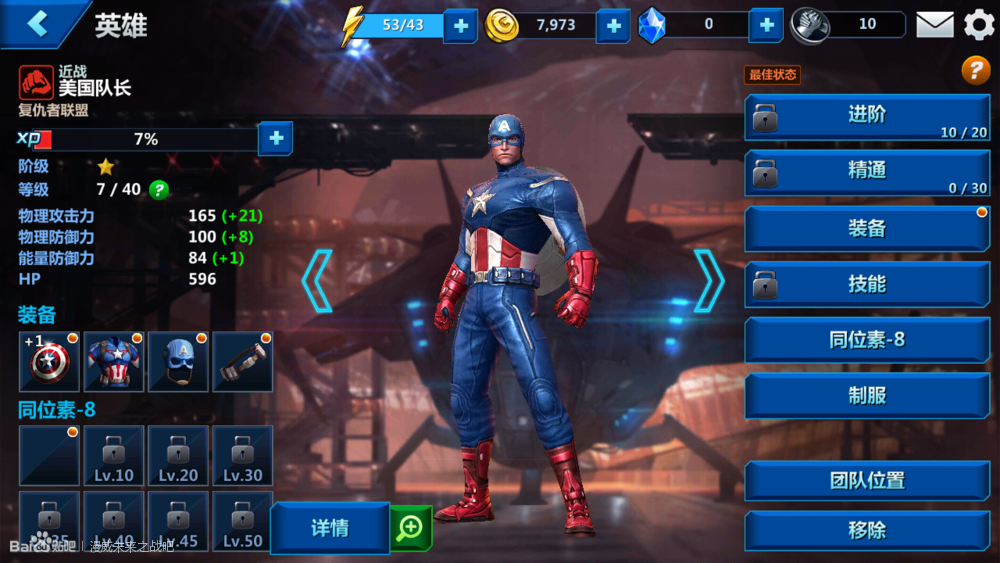Go back with the arrow button
Viewport: 1000px width, 563px height.
point(38,24)
